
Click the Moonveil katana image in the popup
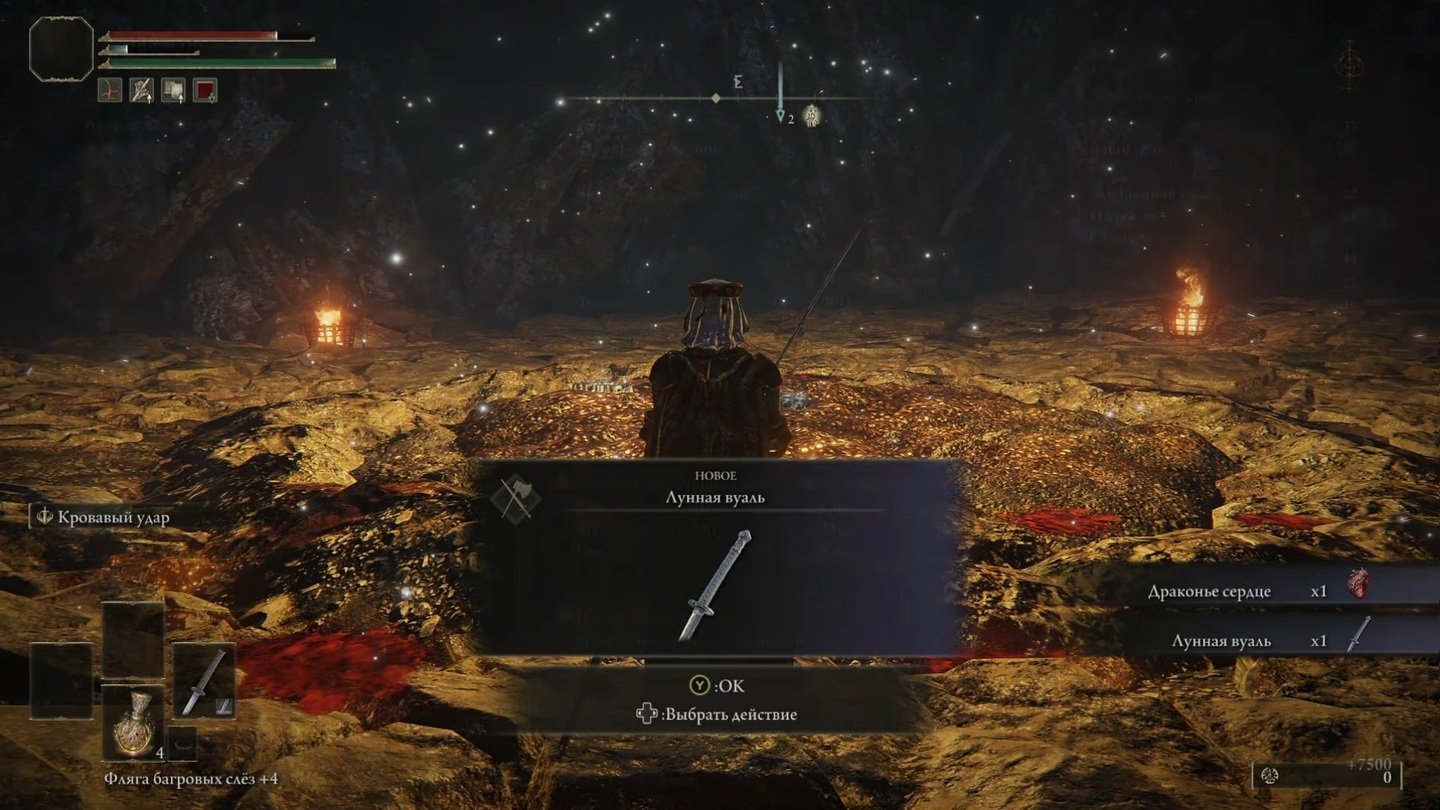click(715, 584)
